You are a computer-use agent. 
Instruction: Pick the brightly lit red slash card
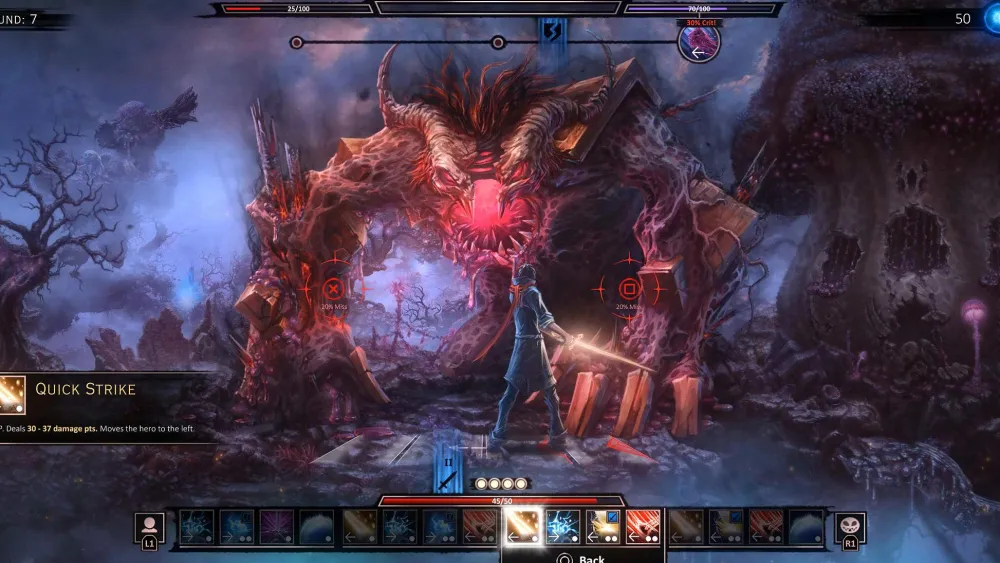(643, 526)
